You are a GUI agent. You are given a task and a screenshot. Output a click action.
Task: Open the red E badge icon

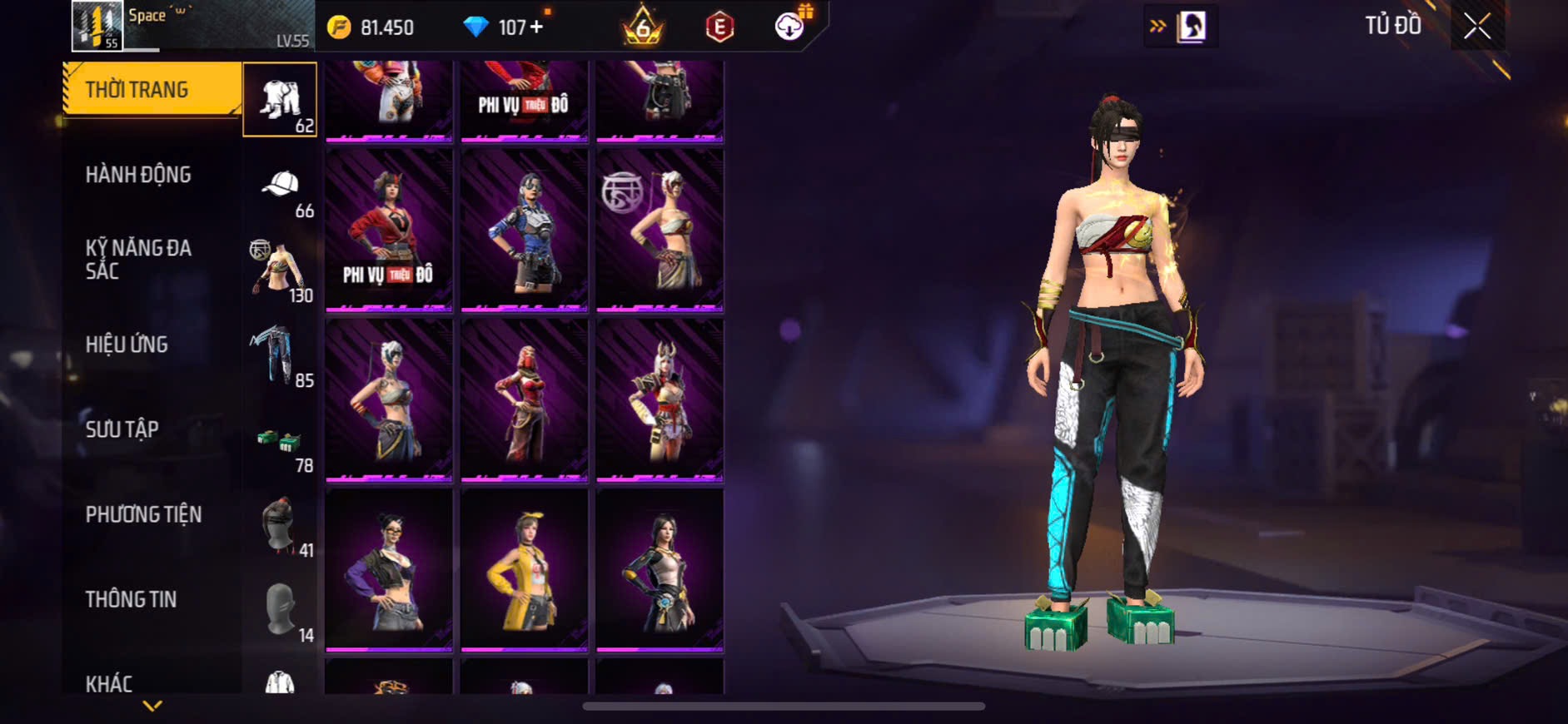point(719,27)
